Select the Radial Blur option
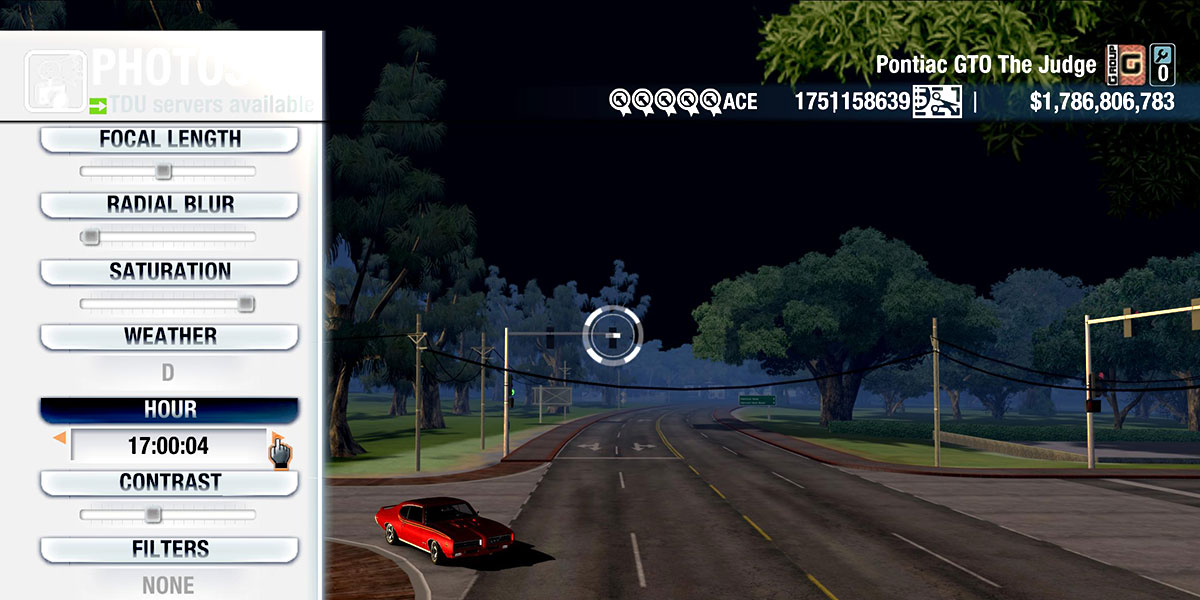 point(169,205)
